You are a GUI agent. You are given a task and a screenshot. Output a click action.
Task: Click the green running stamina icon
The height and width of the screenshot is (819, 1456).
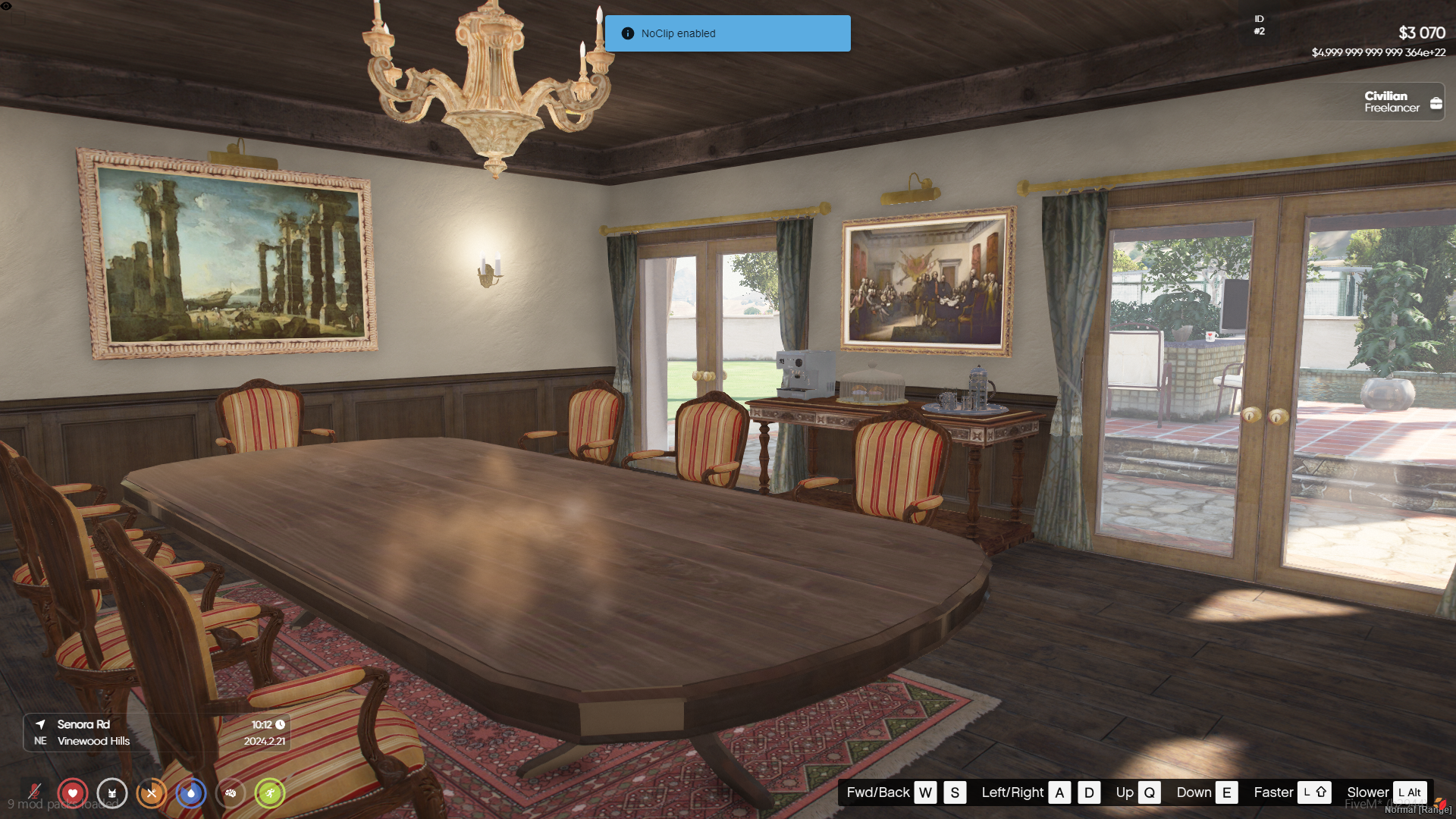270,793
